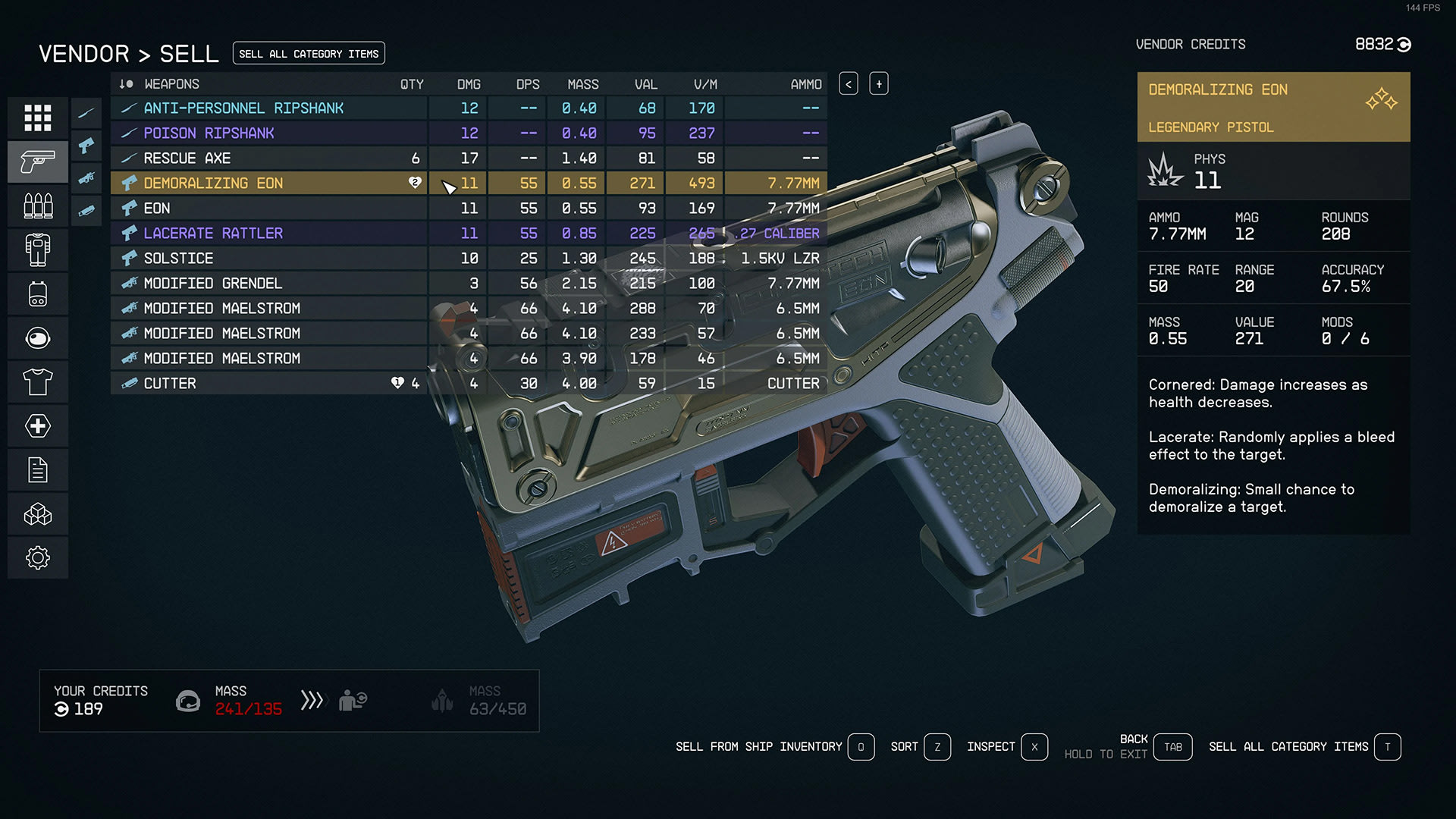Open the misc gear category

point(38,558)
